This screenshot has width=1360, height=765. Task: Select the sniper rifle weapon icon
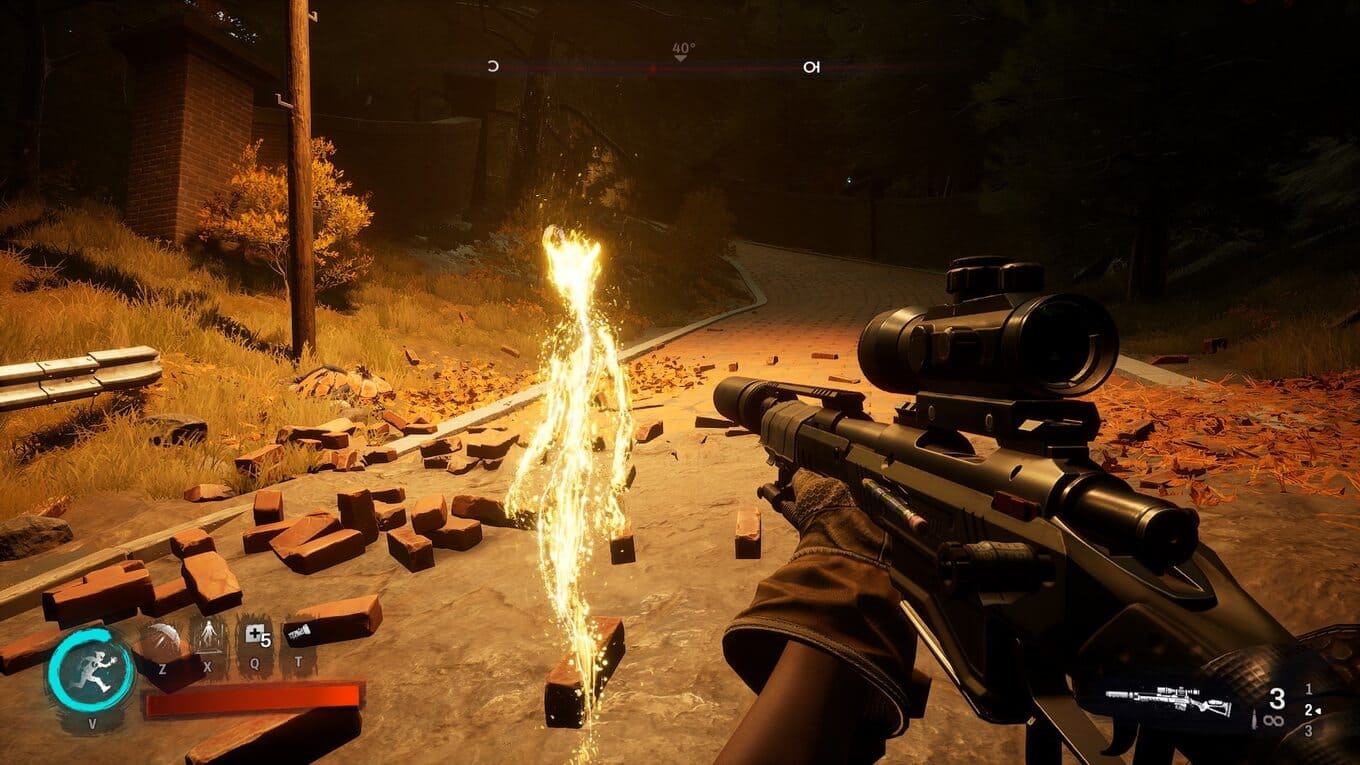click(1168, 699)
